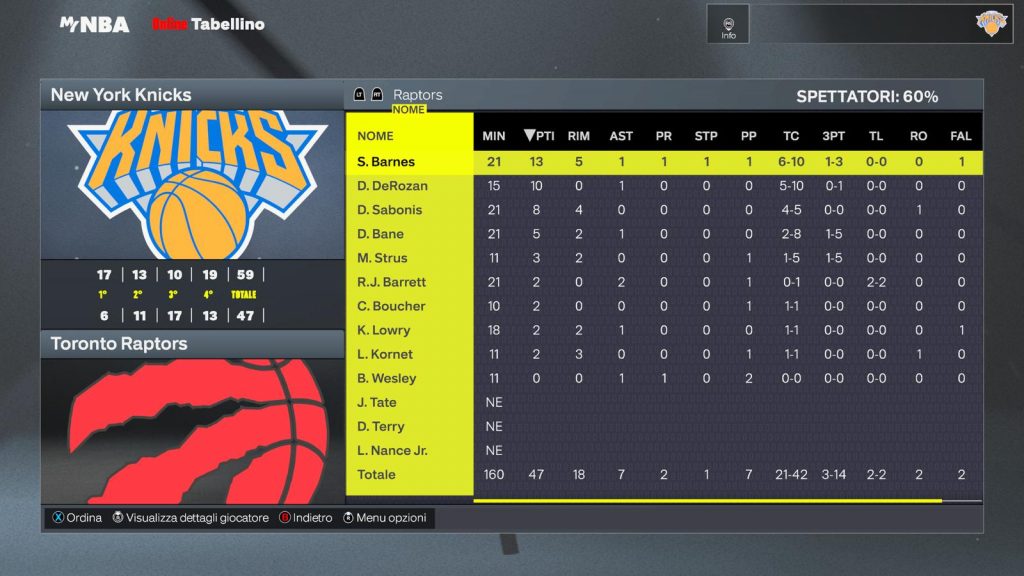The width and height of the screenshot is (1024, 576).
Task: Select M. Strus row
Action: [x=382, y=258]
